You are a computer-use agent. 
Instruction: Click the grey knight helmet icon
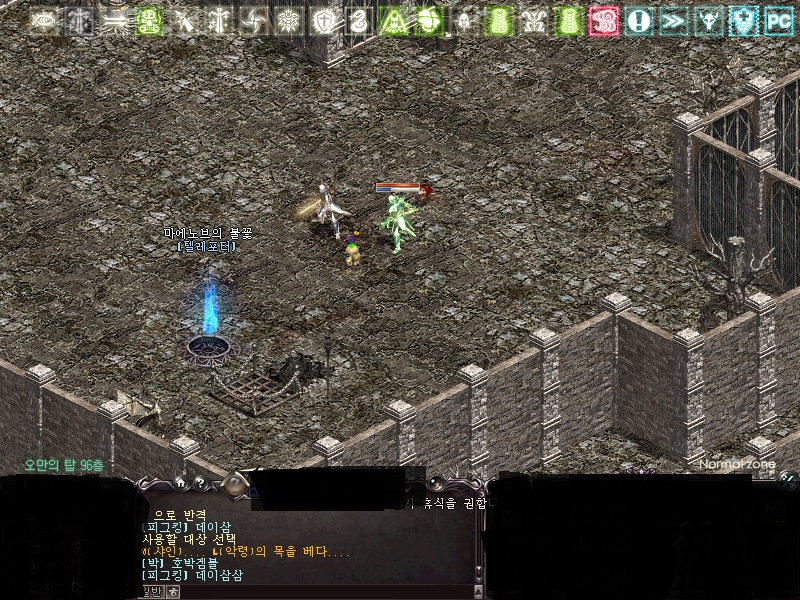coord(463,20)
